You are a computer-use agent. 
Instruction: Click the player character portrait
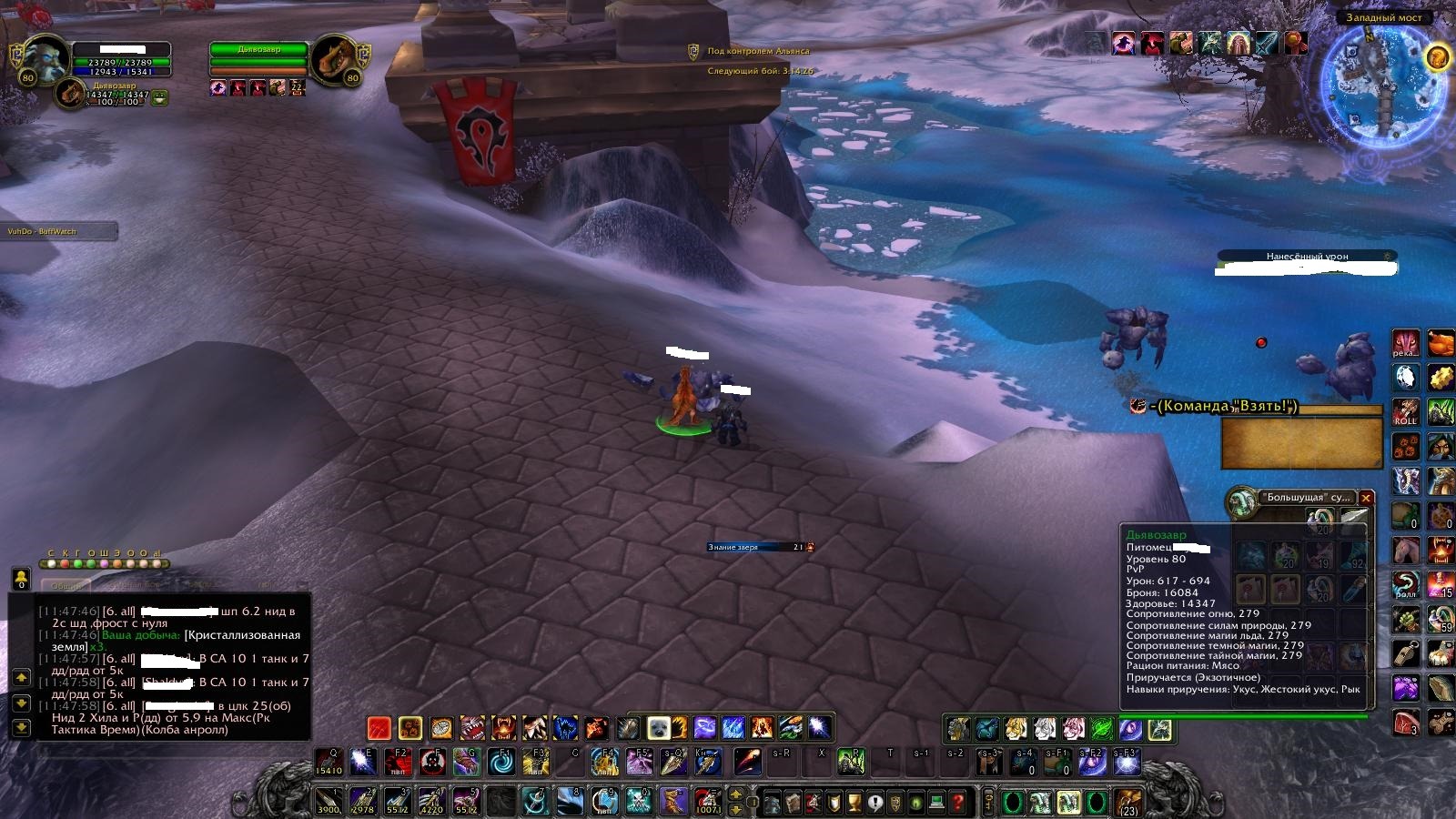coord(45,59)
